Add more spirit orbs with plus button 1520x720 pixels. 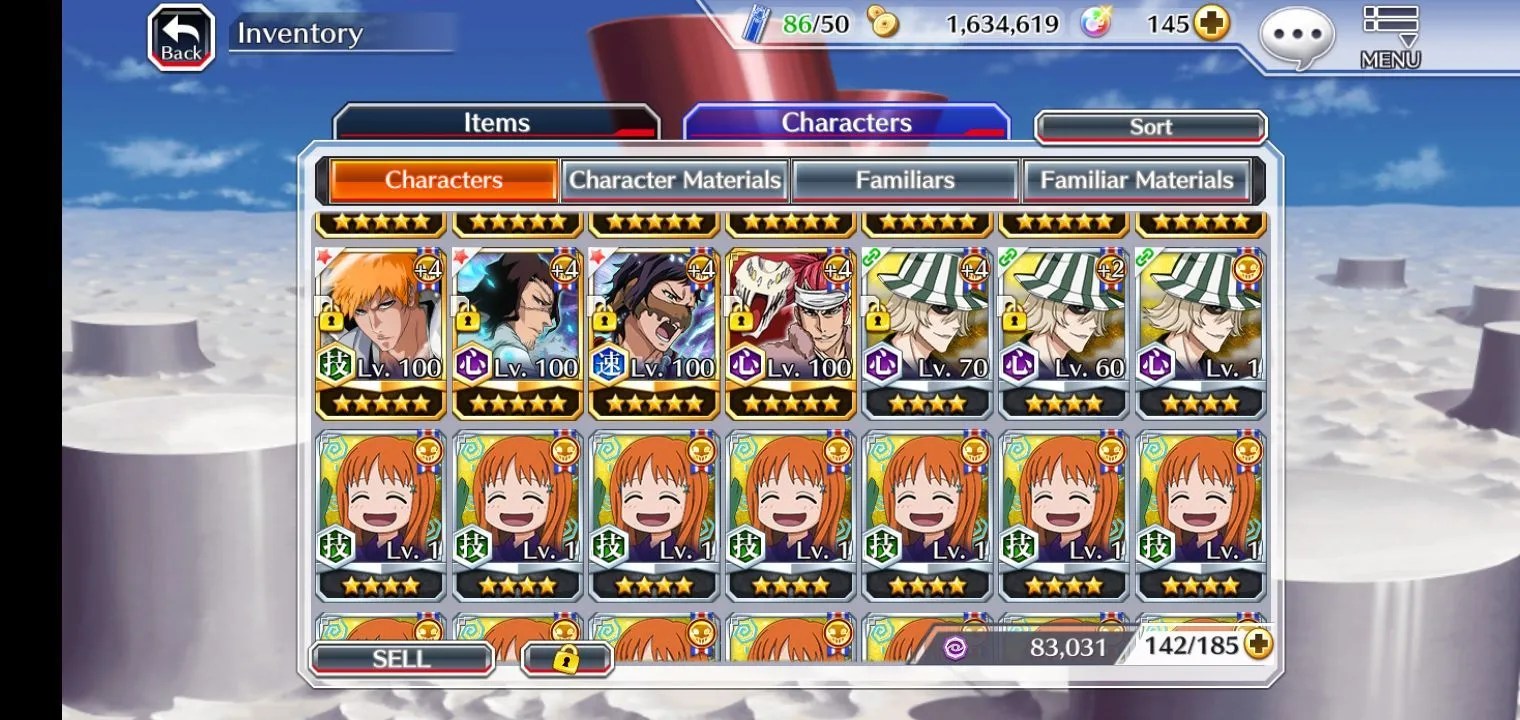point(1211,24)
